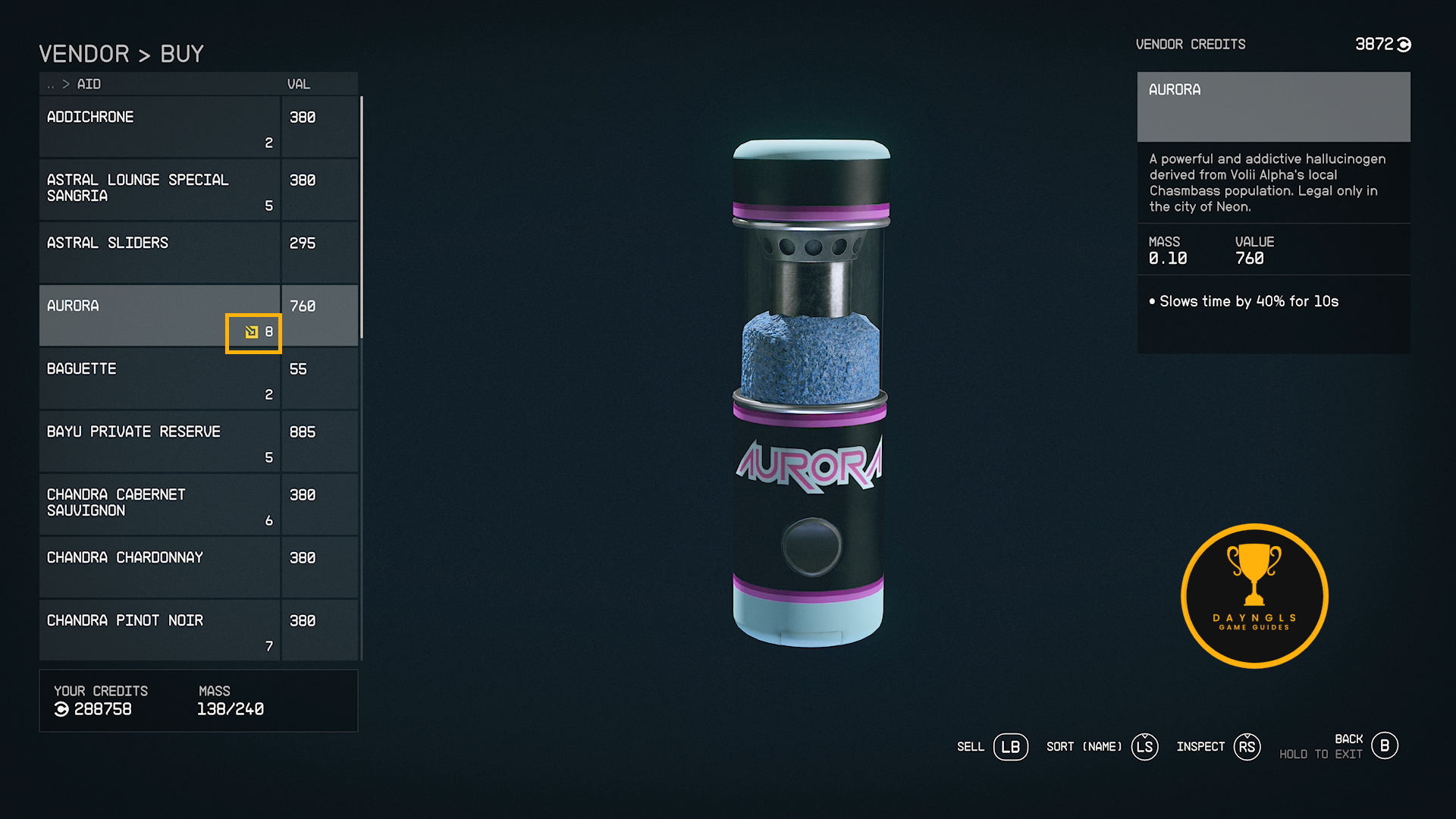The width and height of the screenshot is (1456, 819).
Task: Click the Dayngls Game Guides trophy logo
Action: coord(1254,596)
